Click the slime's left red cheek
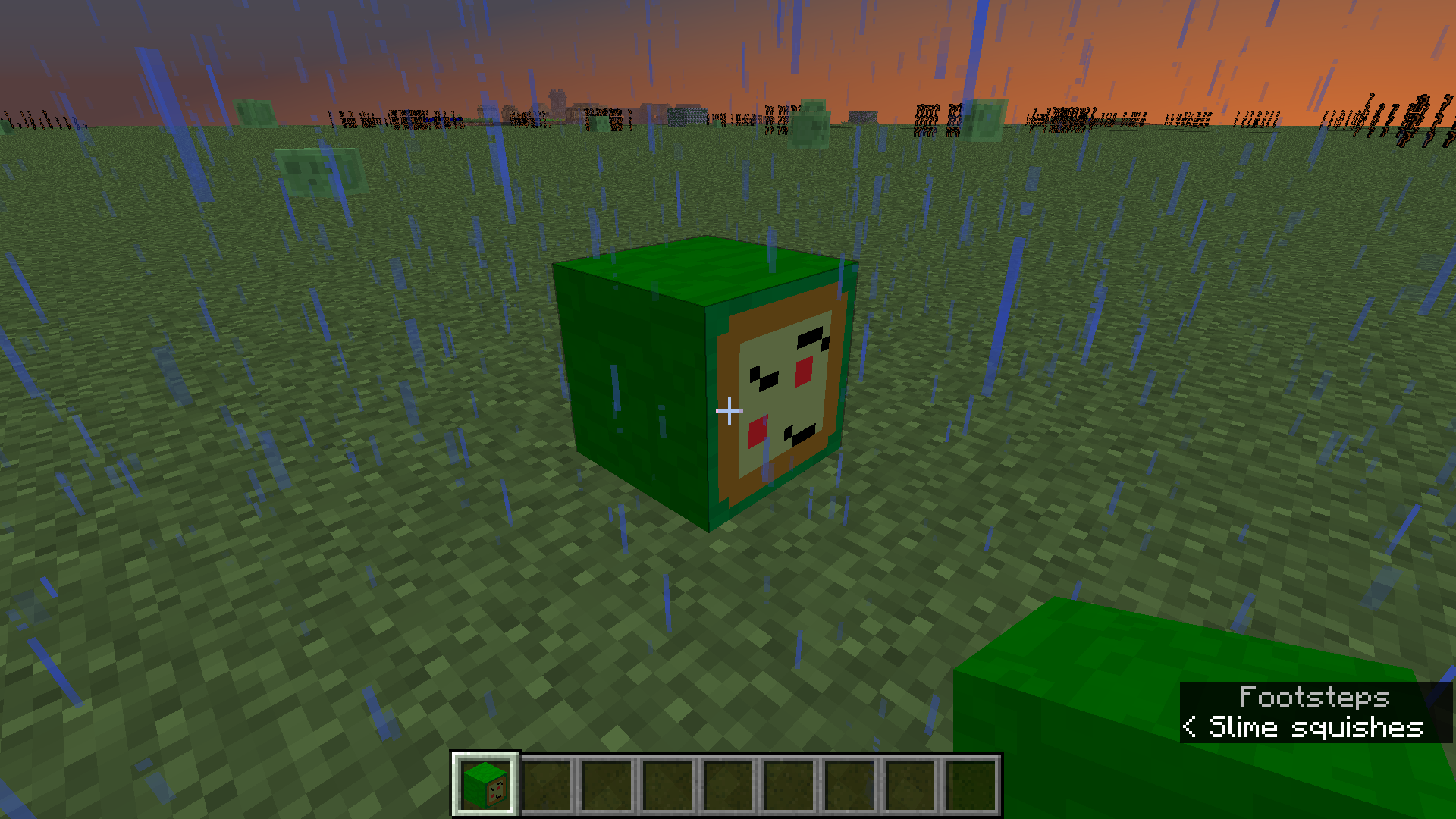1456x819 pixels. click(757, 431)
